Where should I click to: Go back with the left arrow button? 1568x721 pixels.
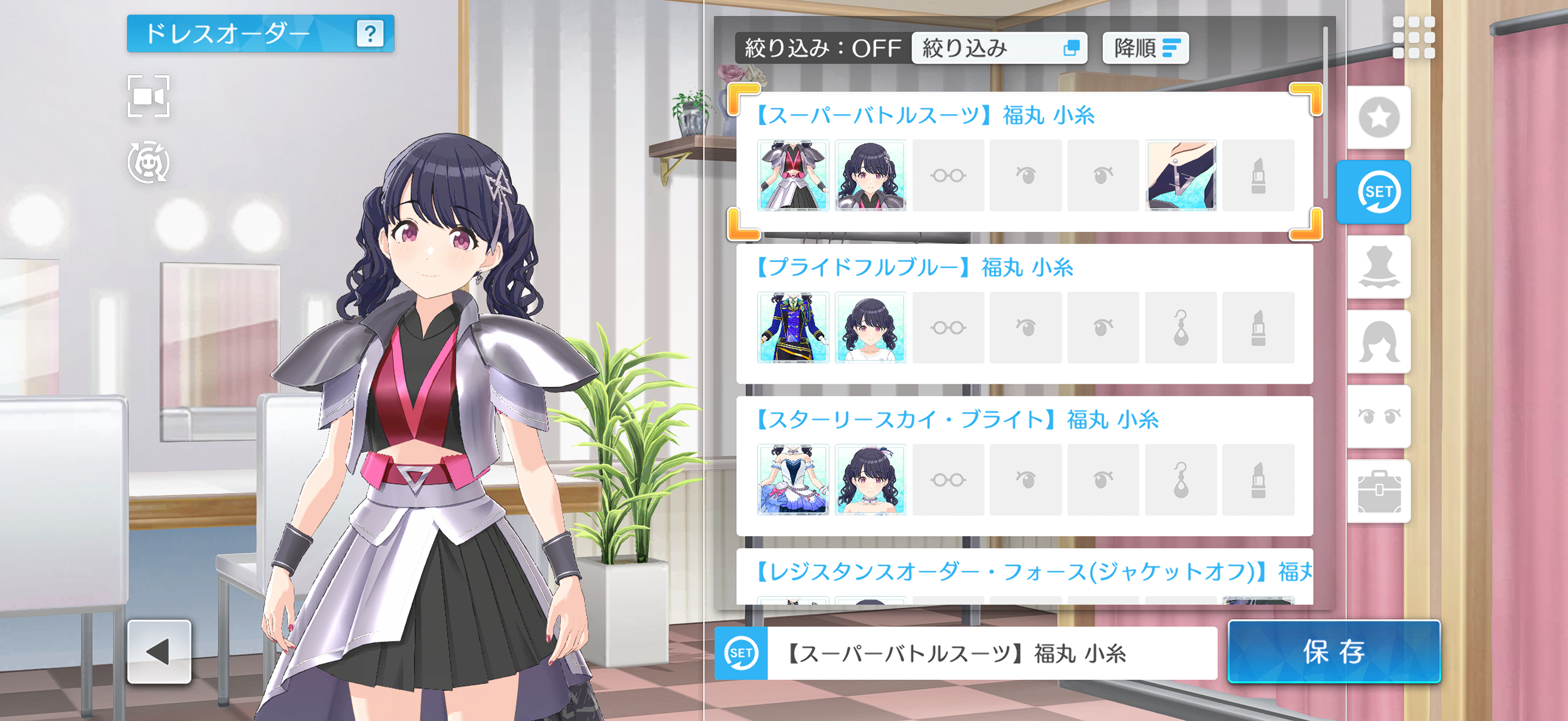(x=159, y=652)
